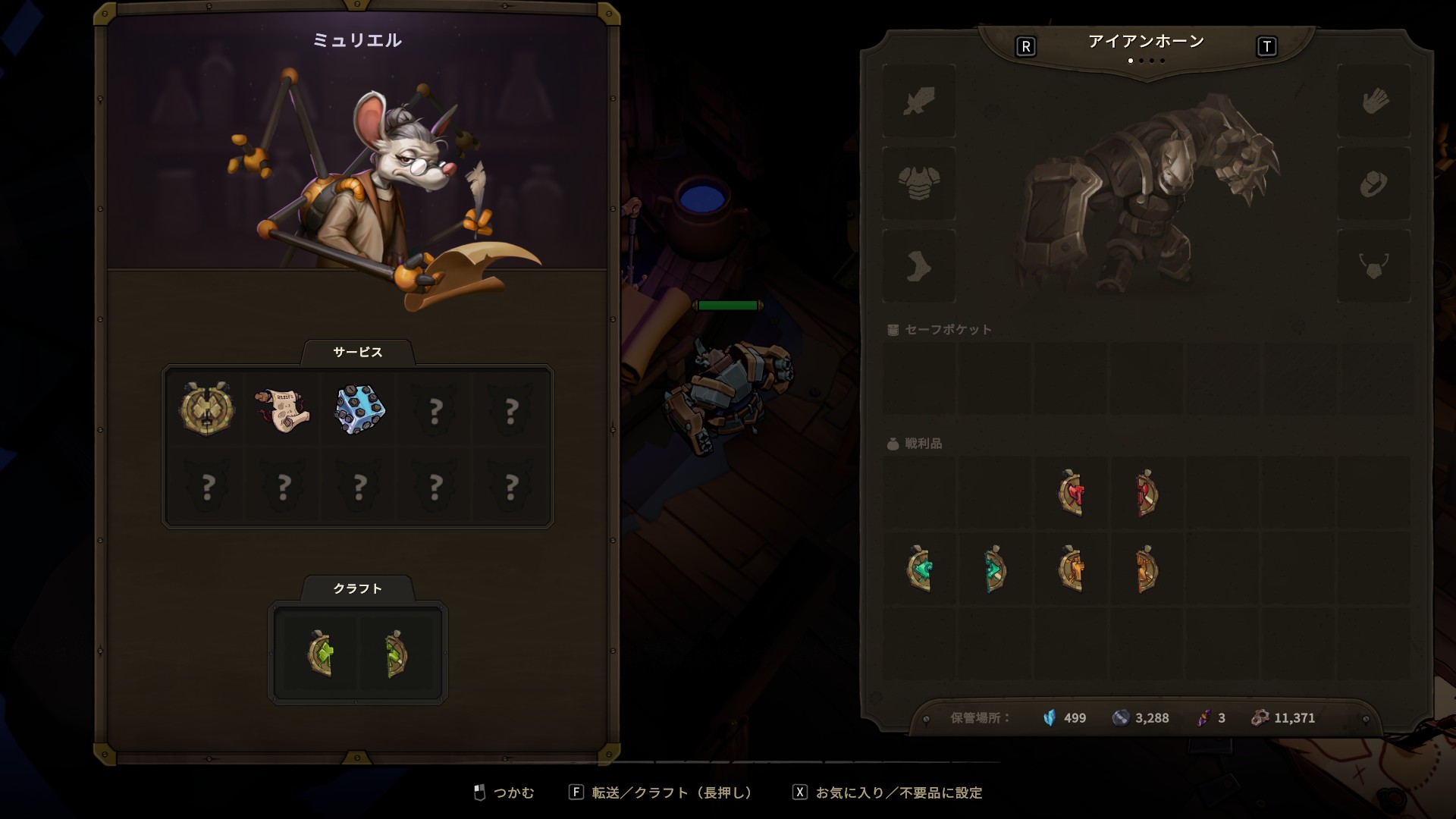Select the green clover left half in craft

(321, 654)
